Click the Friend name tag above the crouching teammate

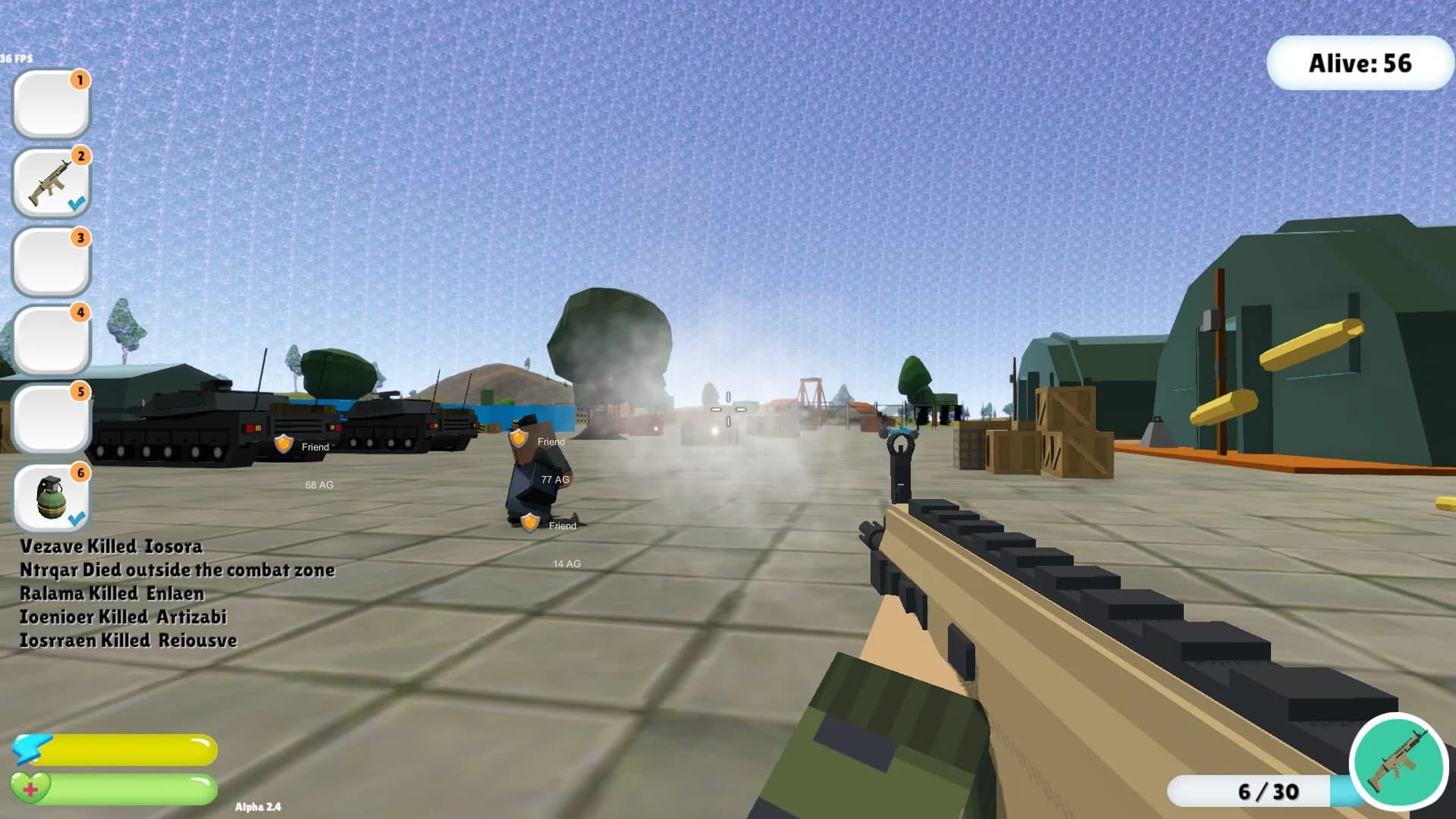(551, 441)
